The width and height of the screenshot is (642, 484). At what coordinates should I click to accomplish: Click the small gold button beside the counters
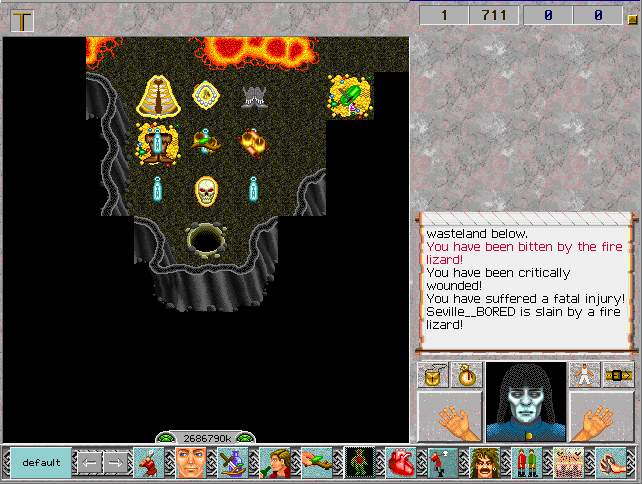click(630, 15)
